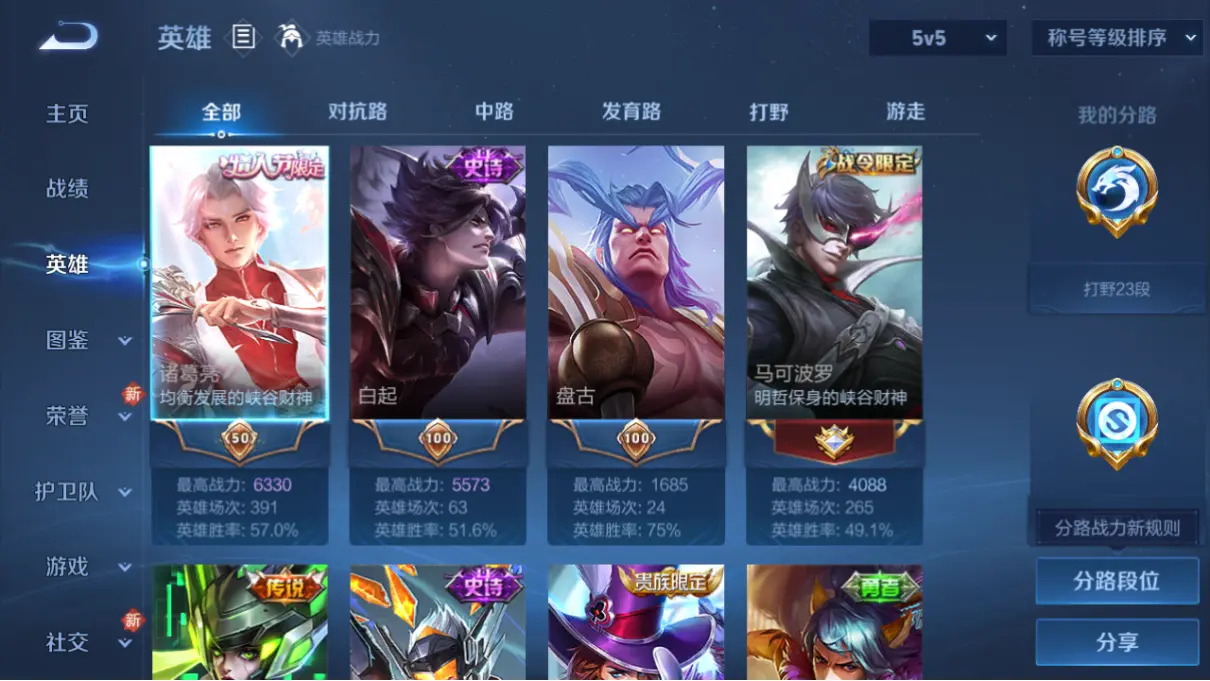This screenshot has height=681, width=1210.
Task: Open the 分路段位 button
Action: [x=1116, y=581]
